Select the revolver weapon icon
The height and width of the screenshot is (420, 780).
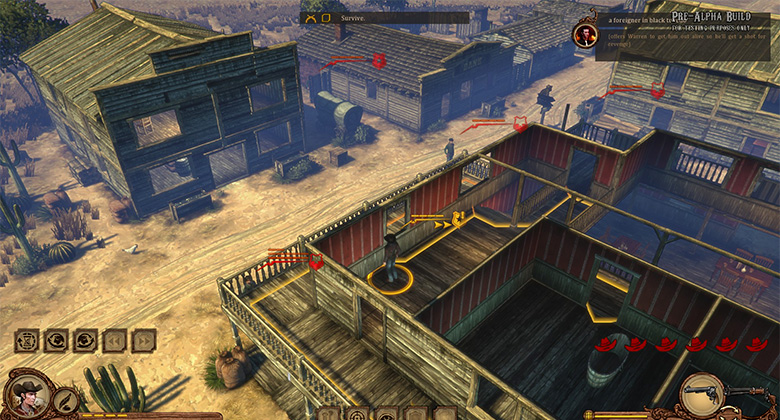click(x=700, y=397)
